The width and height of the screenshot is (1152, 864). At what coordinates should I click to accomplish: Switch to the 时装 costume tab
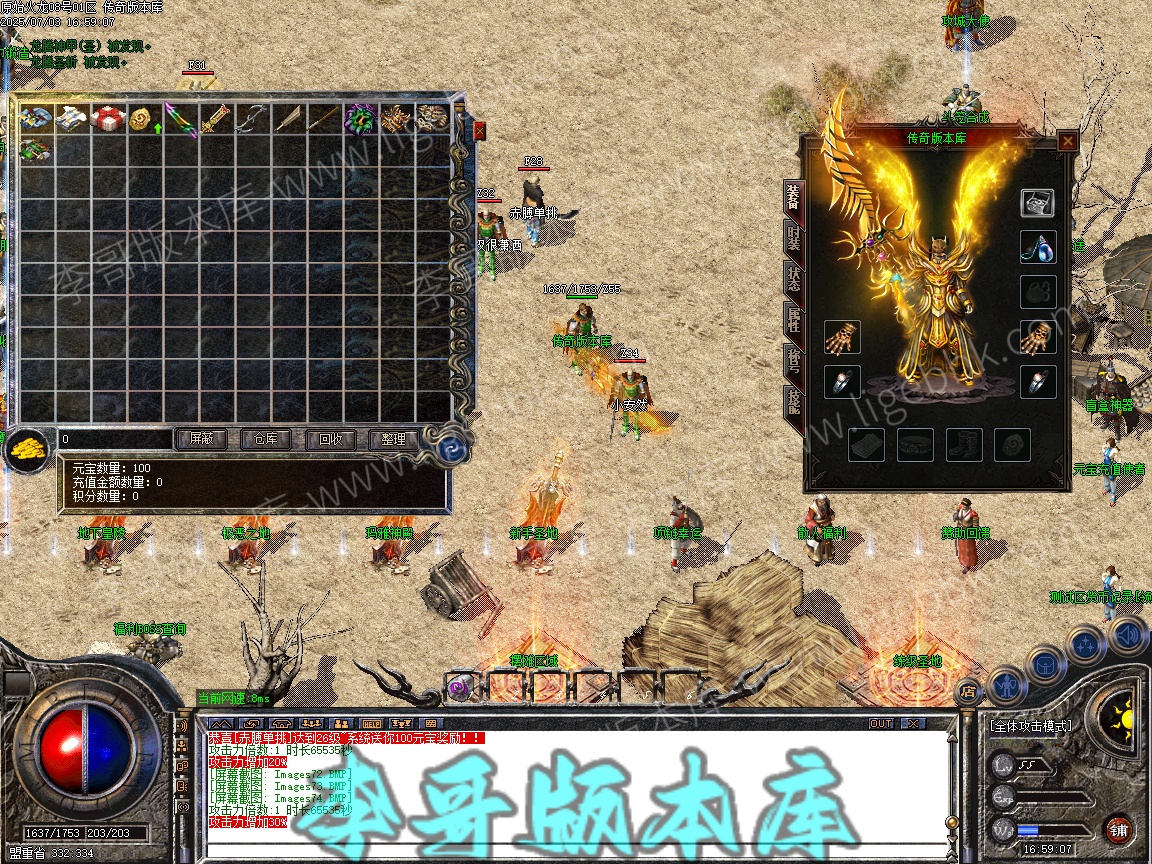tap(793, 238)
